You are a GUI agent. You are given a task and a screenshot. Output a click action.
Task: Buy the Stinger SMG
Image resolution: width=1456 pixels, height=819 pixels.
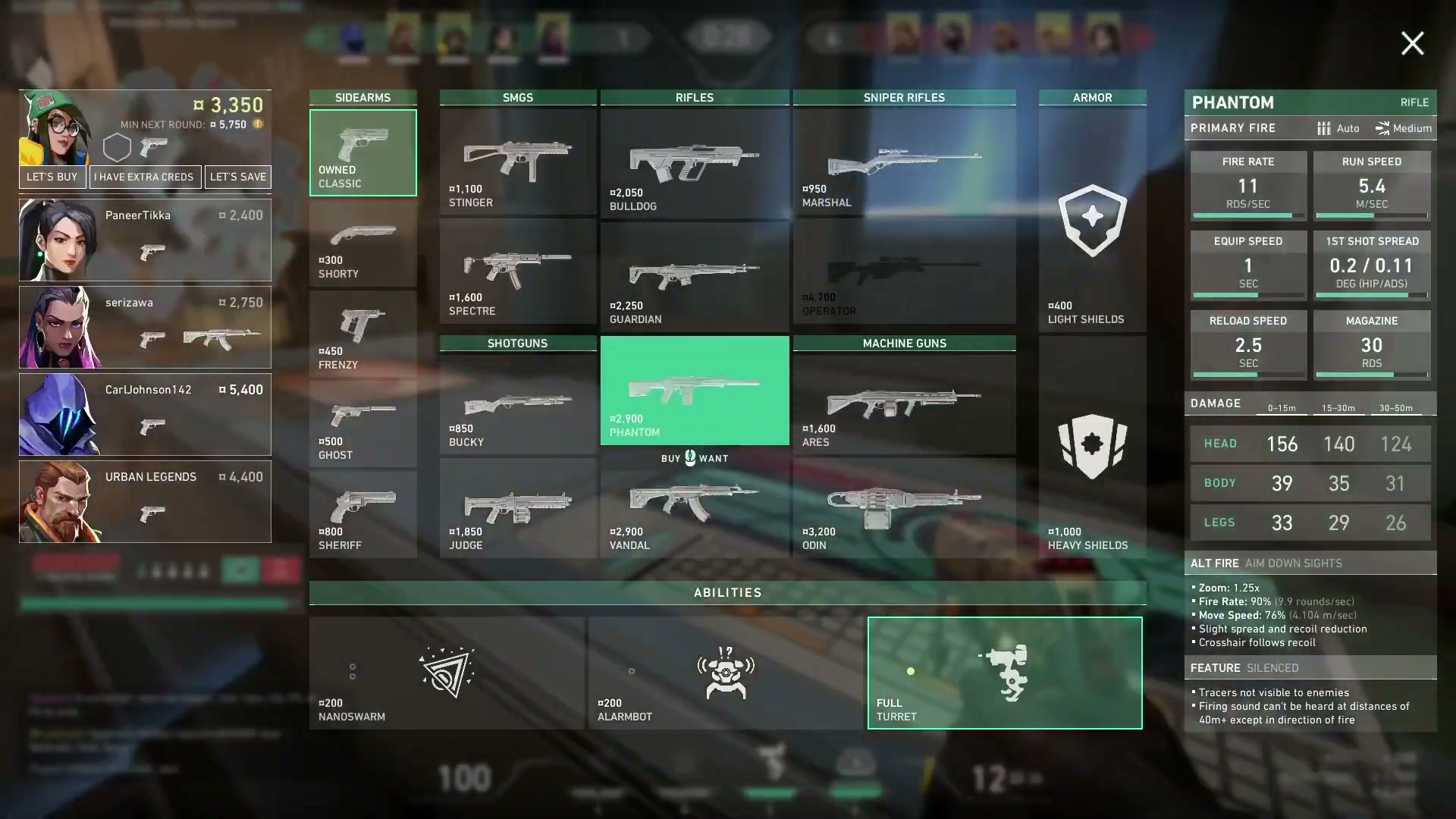[517, 161]
